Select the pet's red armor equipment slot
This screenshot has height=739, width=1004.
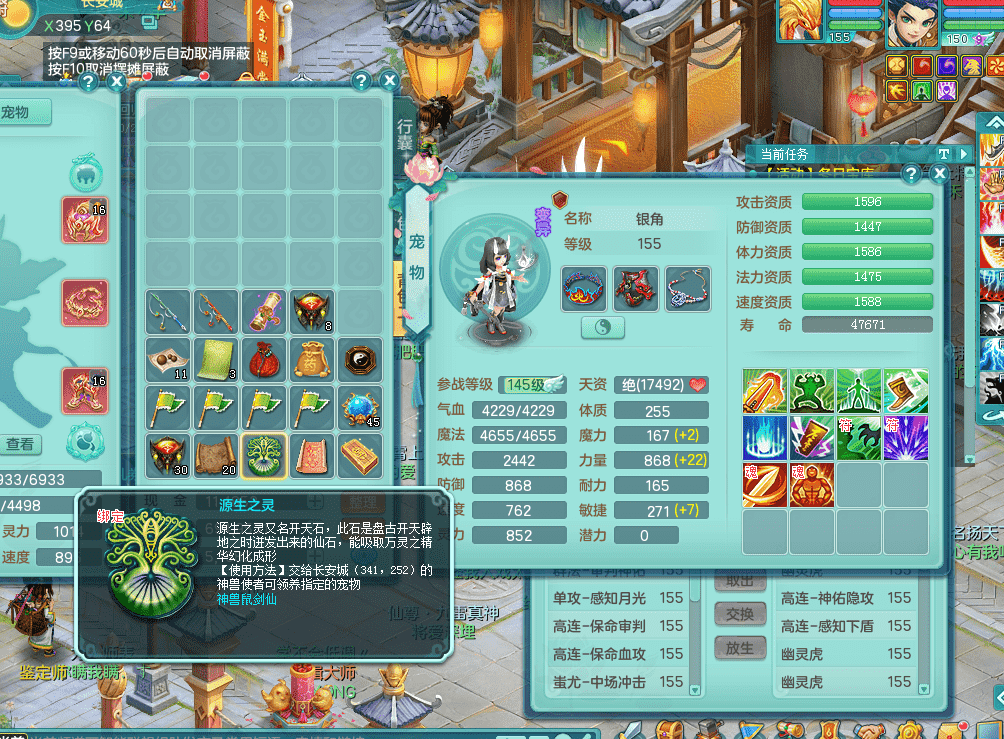coord(636,289)
